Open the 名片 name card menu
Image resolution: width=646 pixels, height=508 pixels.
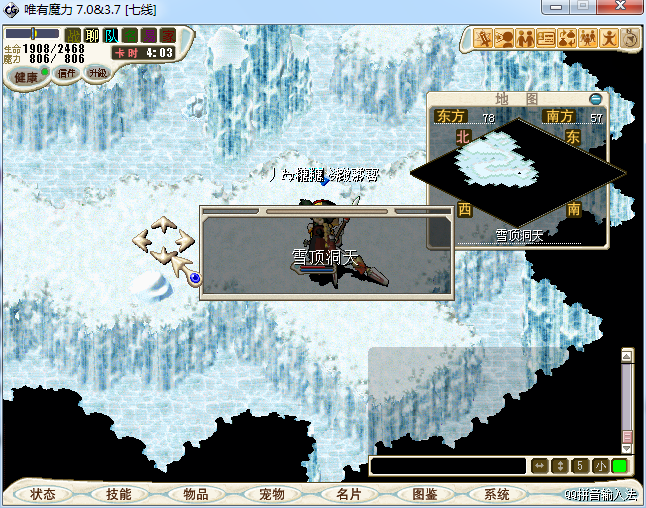point(346,494)
